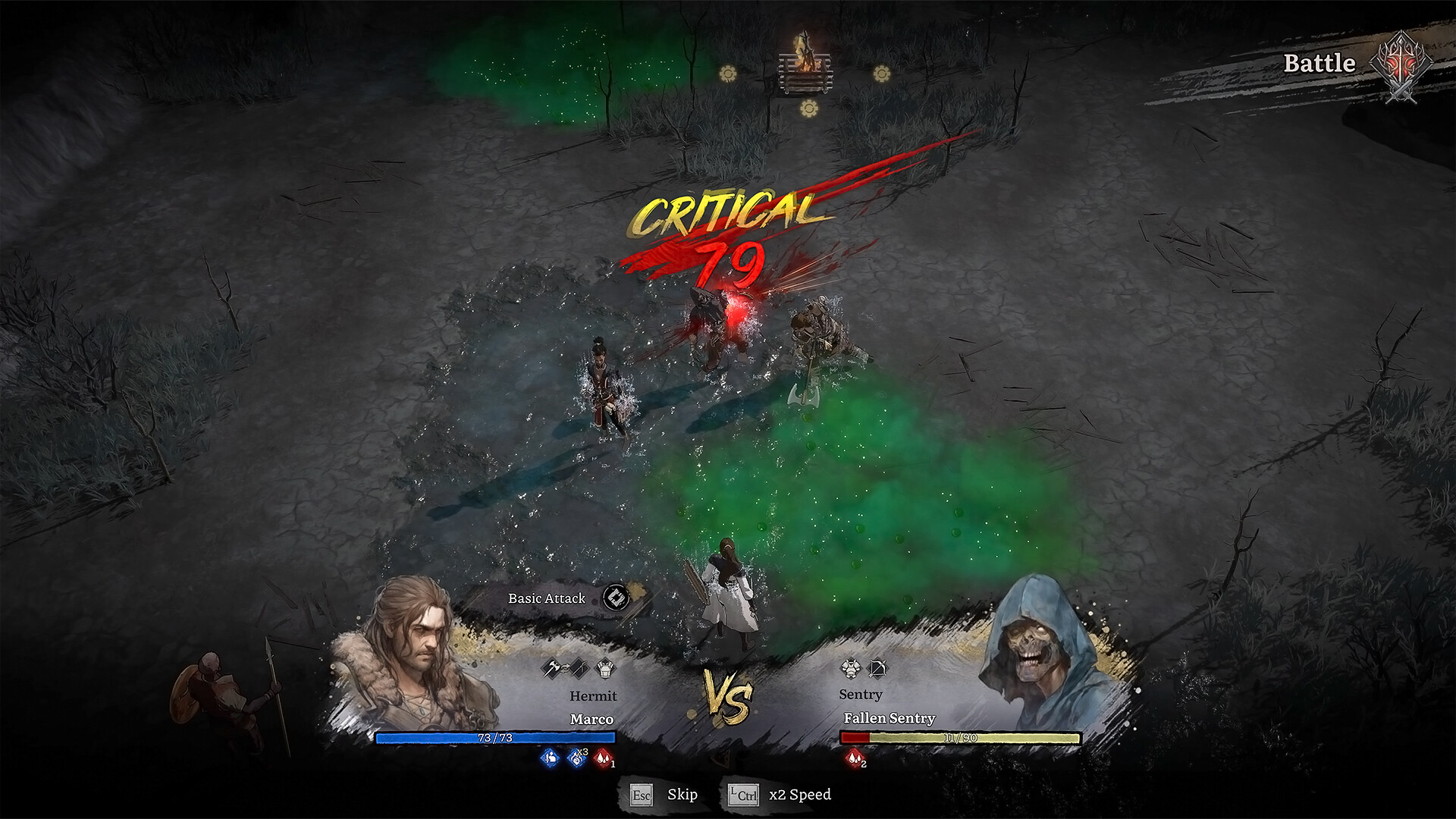The height and width of the screenshot is (819, 1456).
Task: Select Hermit's axe weapon icon
Action: (551, 669)
